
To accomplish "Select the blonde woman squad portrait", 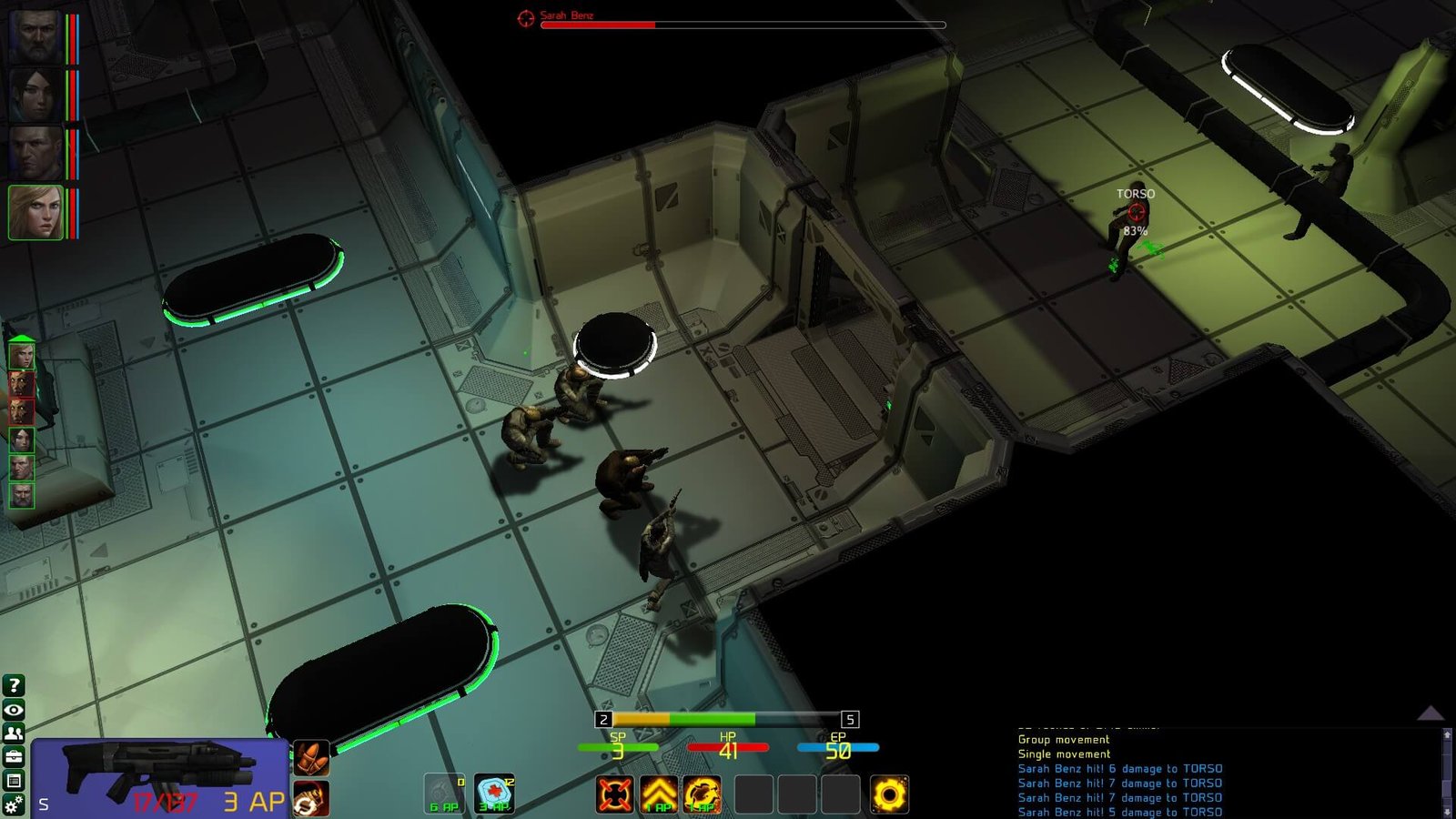I will pos(35,213).
